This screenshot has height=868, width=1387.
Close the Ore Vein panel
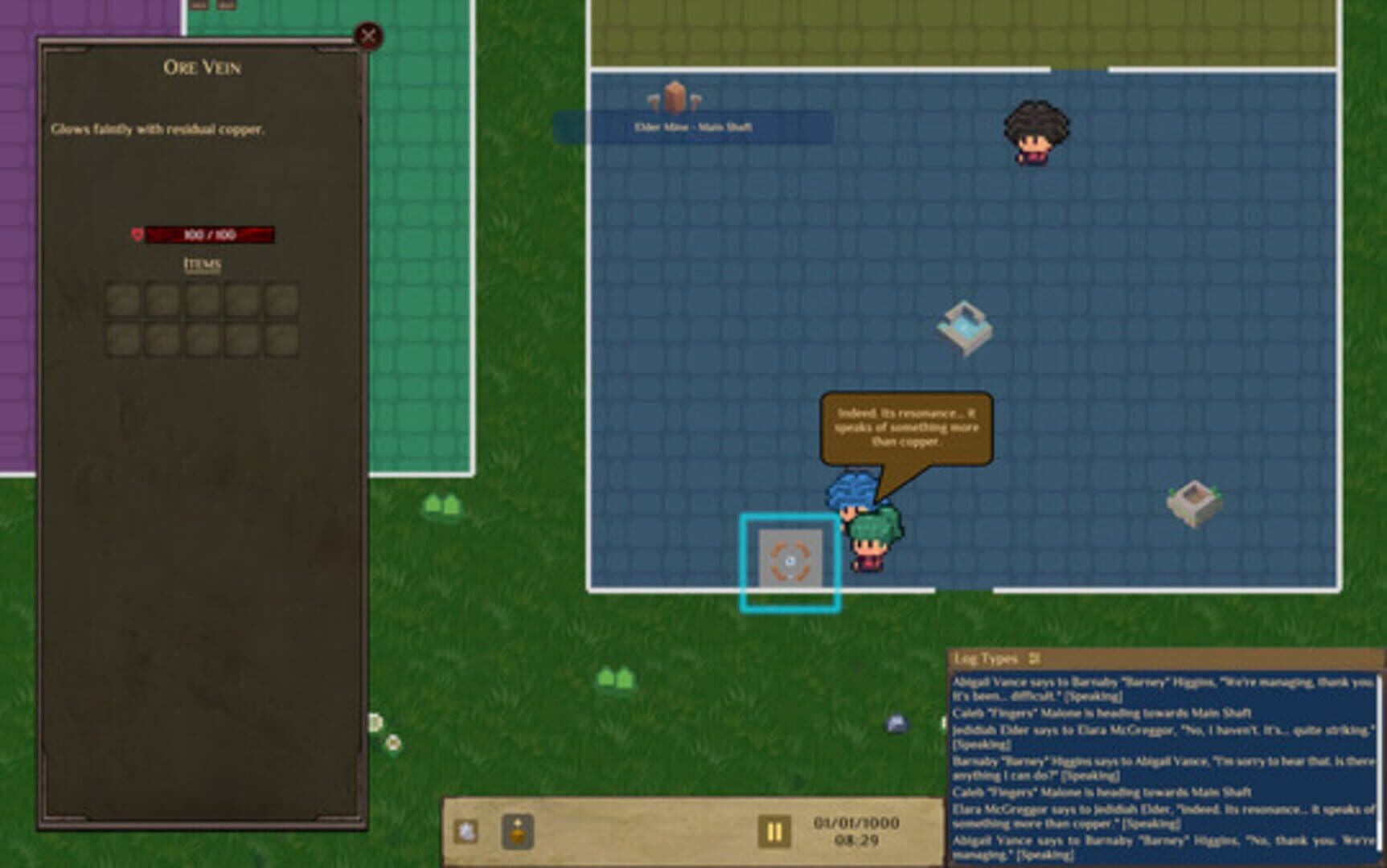[367, 35]
